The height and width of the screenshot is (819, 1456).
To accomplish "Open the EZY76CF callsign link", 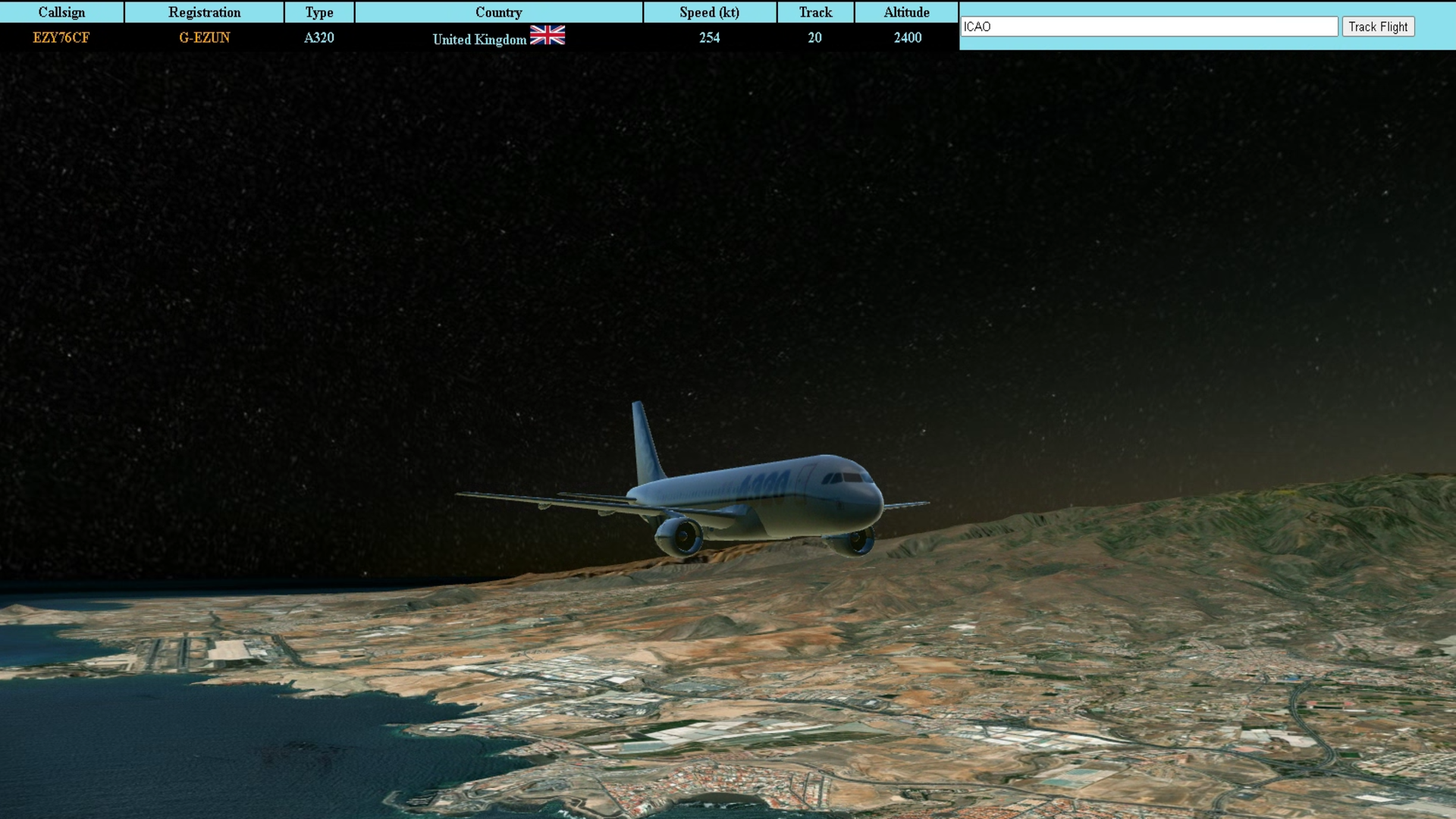I will [61, 38].
